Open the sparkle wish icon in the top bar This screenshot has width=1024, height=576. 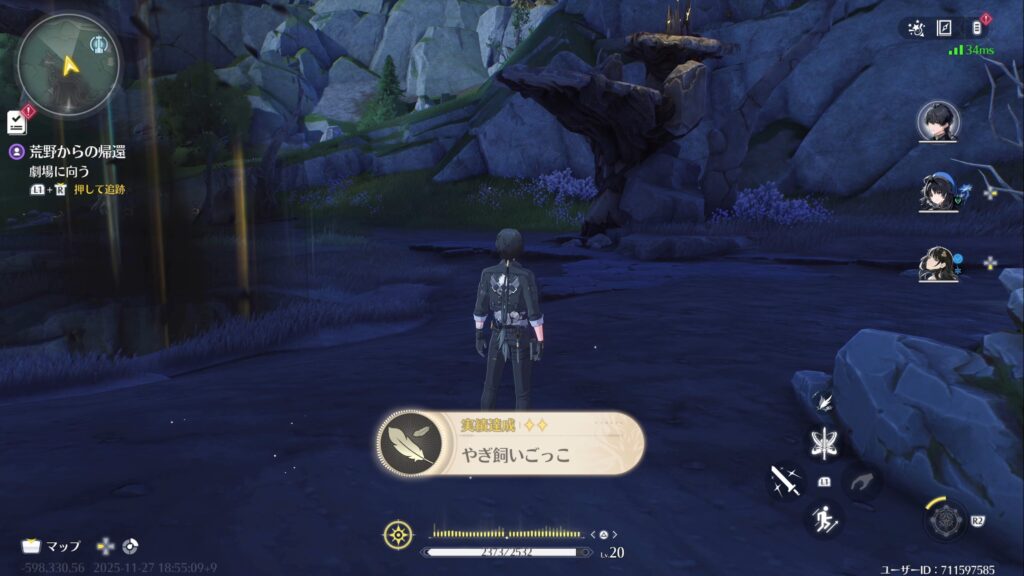[x=916, y=29]
